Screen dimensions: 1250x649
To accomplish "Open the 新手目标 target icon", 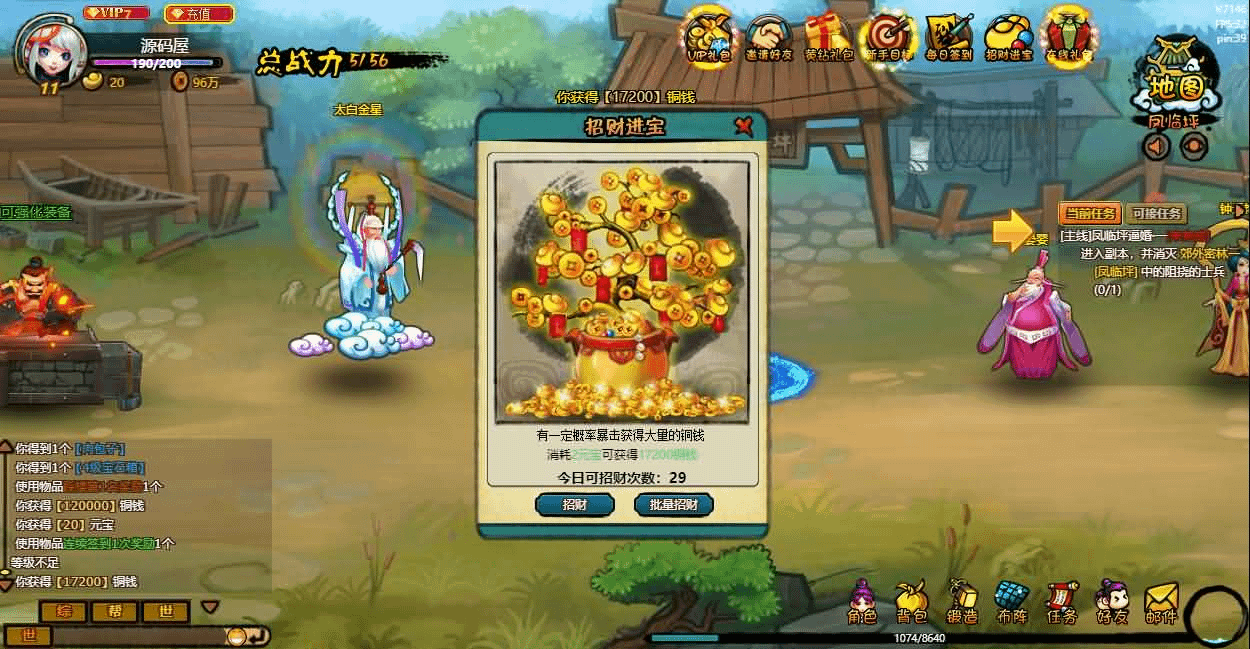I will click(x=889, y=38).
